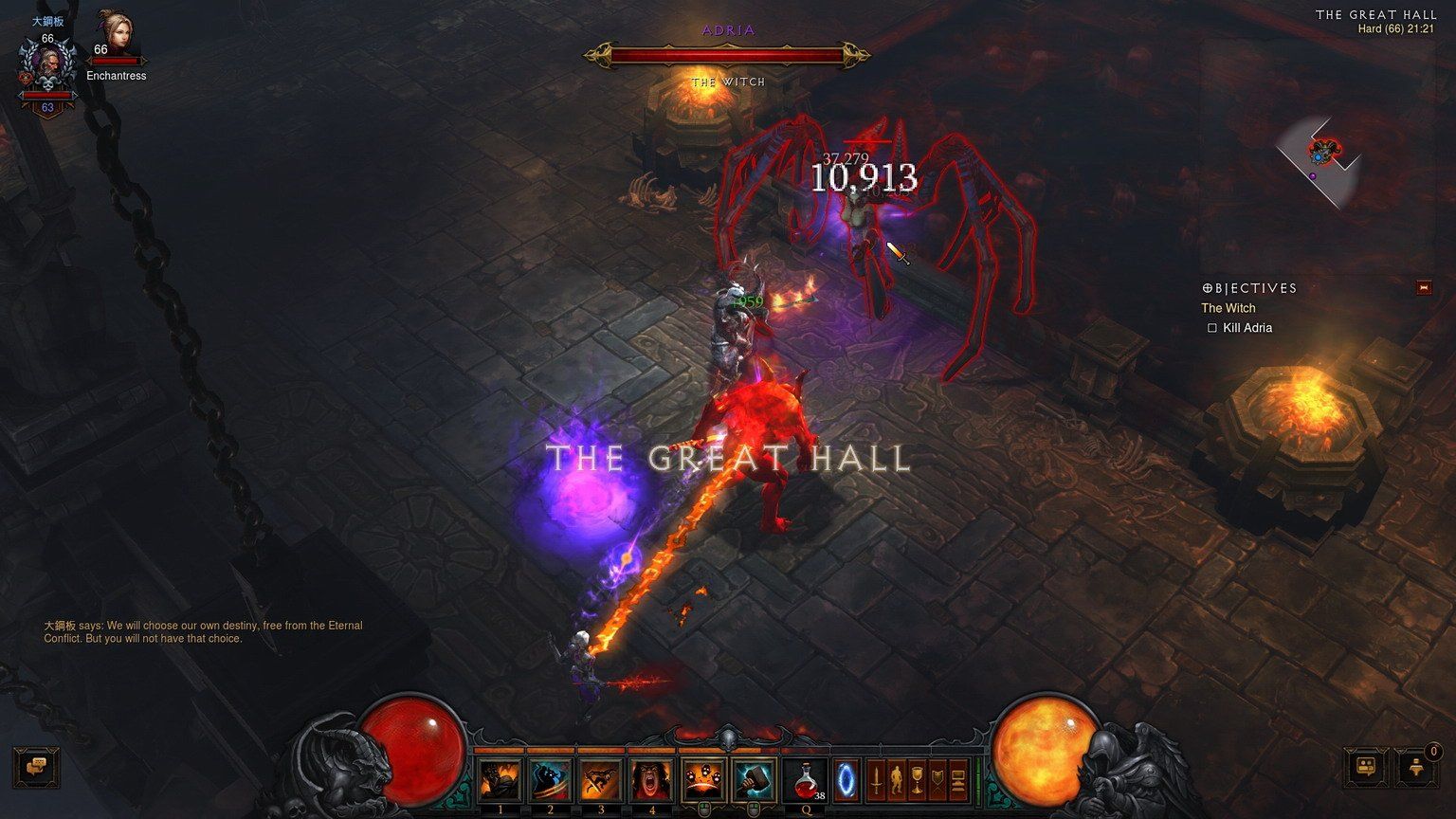Use the blue slashing figure skill
The image size is (1456, 819).
pyautogui.click(x=551, y=779)
